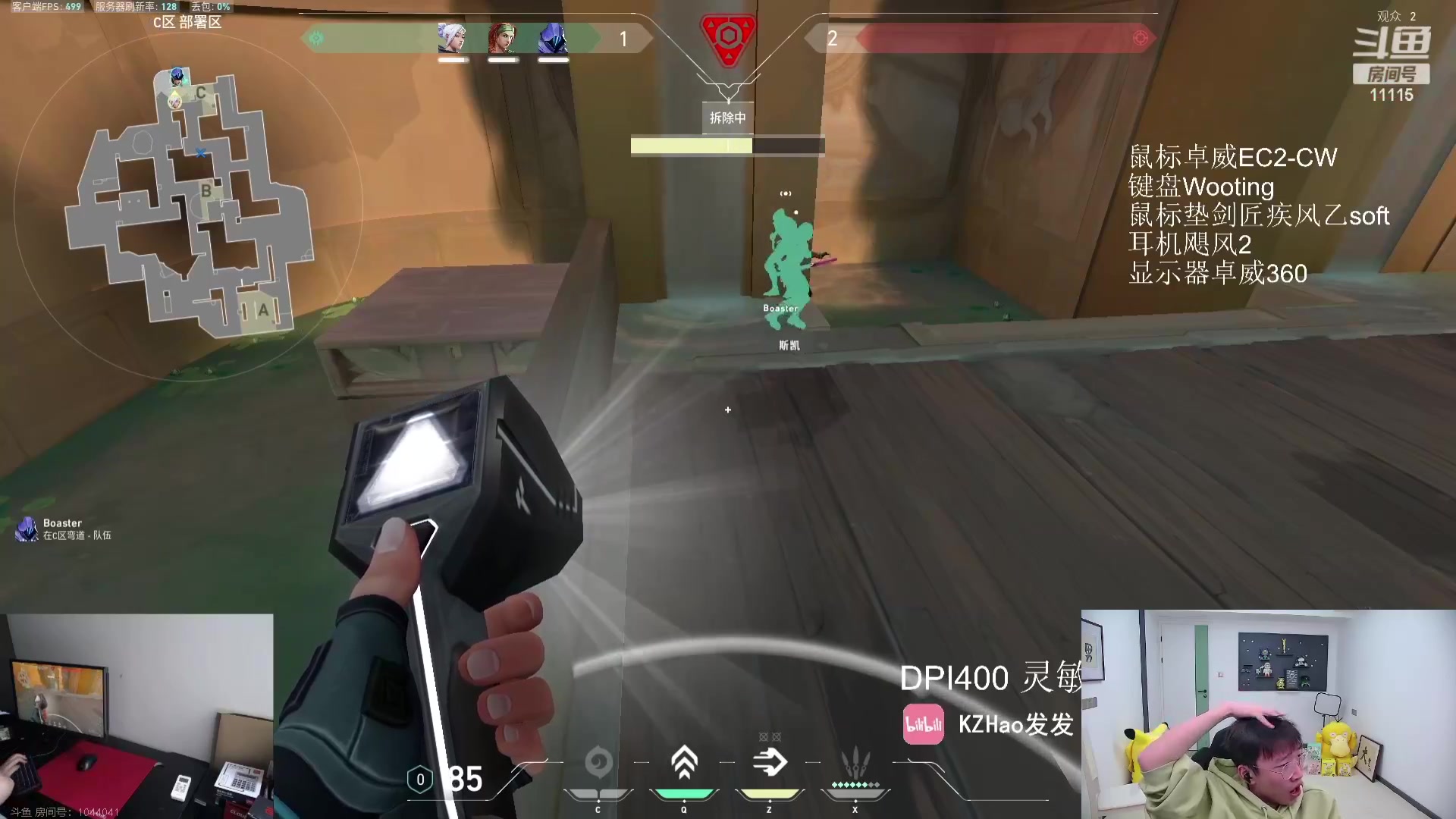Select the red-haired Skye teammate portrait

pos(502,38)
